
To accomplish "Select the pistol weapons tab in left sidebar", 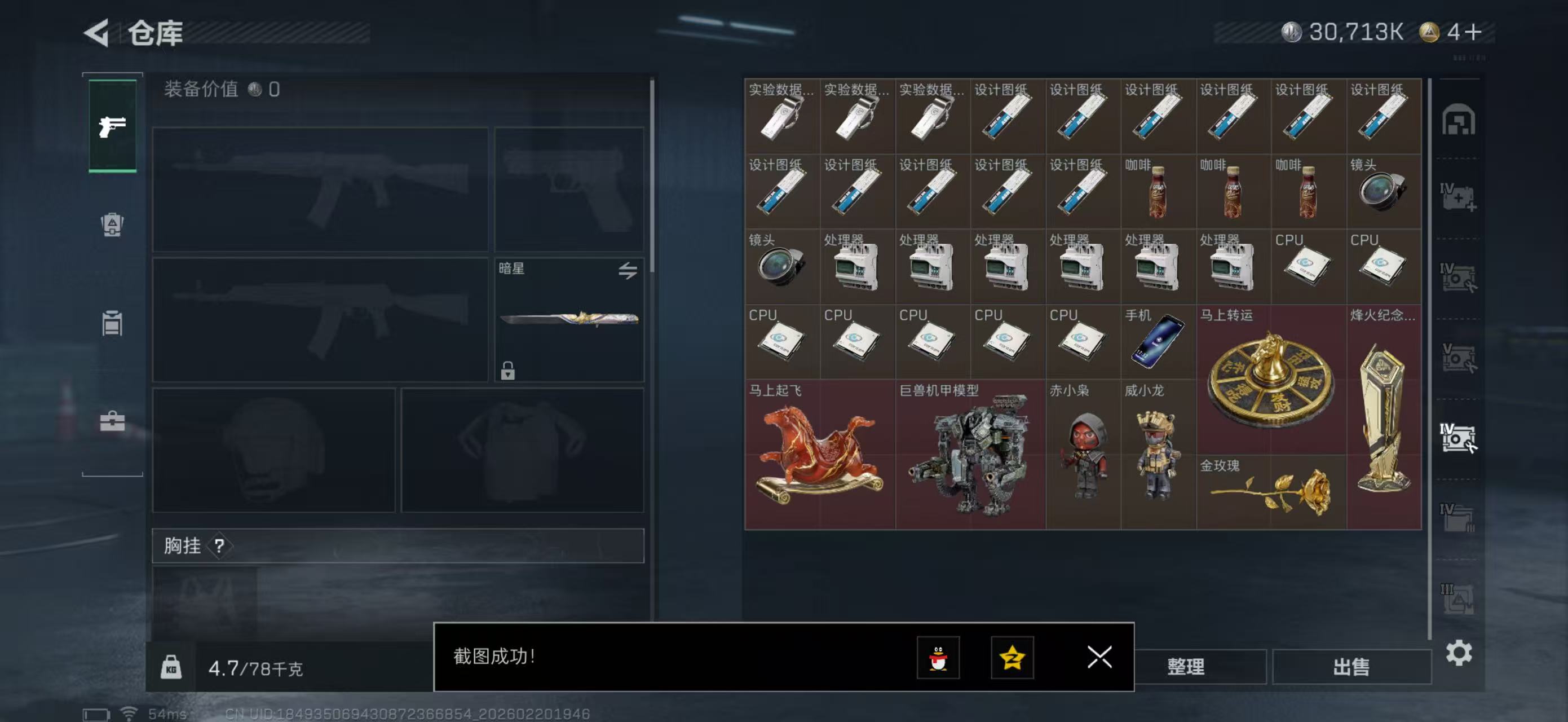I will [112, 125].
